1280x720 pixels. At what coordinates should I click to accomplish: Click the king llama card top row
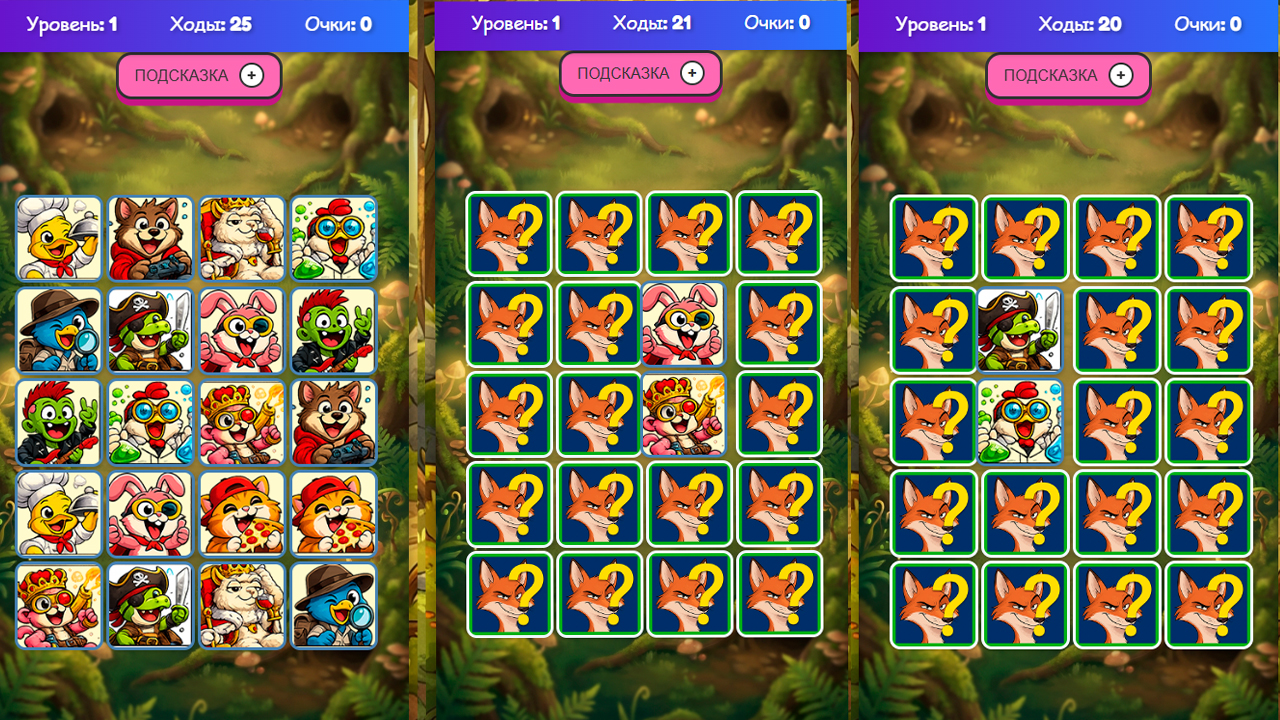pyautogui.click(x=242, y=238)
